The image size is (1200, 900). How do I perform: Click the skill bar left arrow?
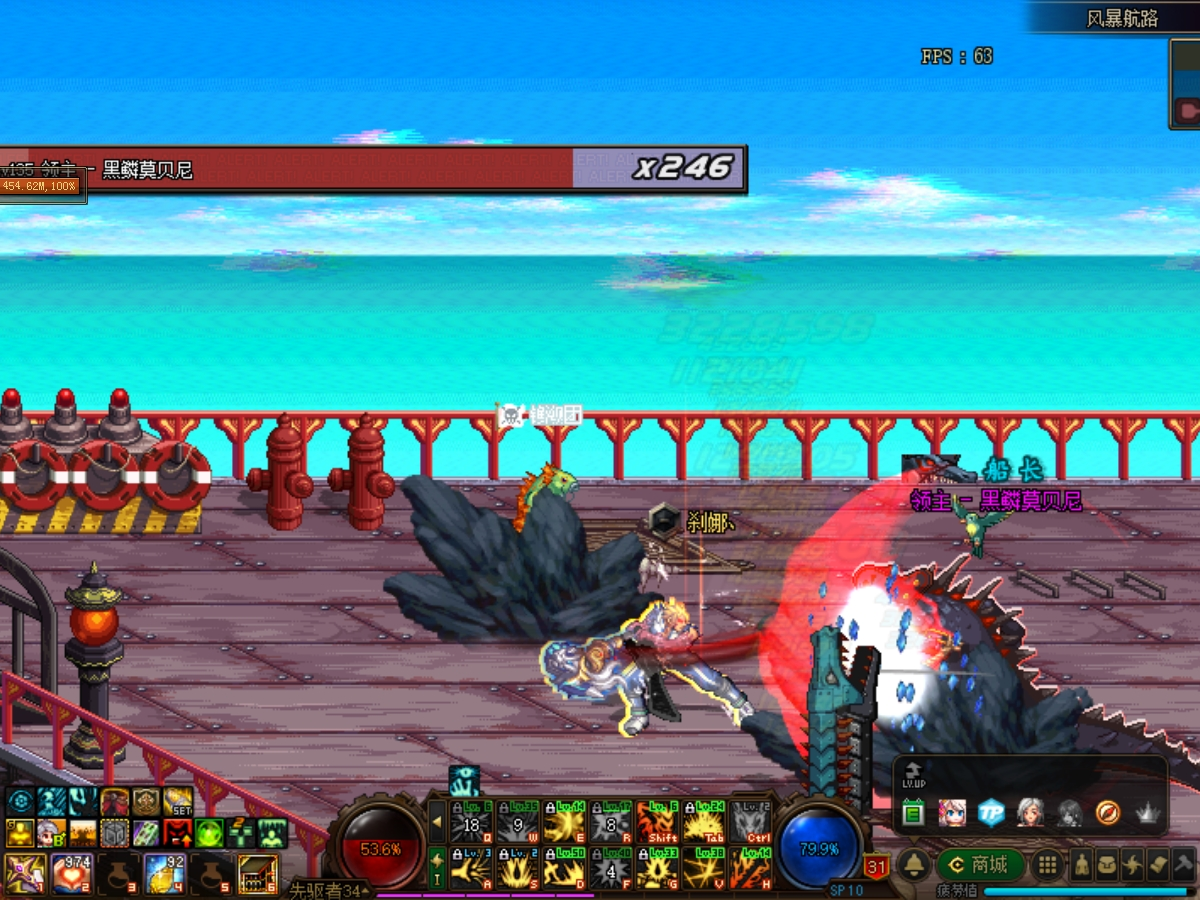tap(437, 822)
